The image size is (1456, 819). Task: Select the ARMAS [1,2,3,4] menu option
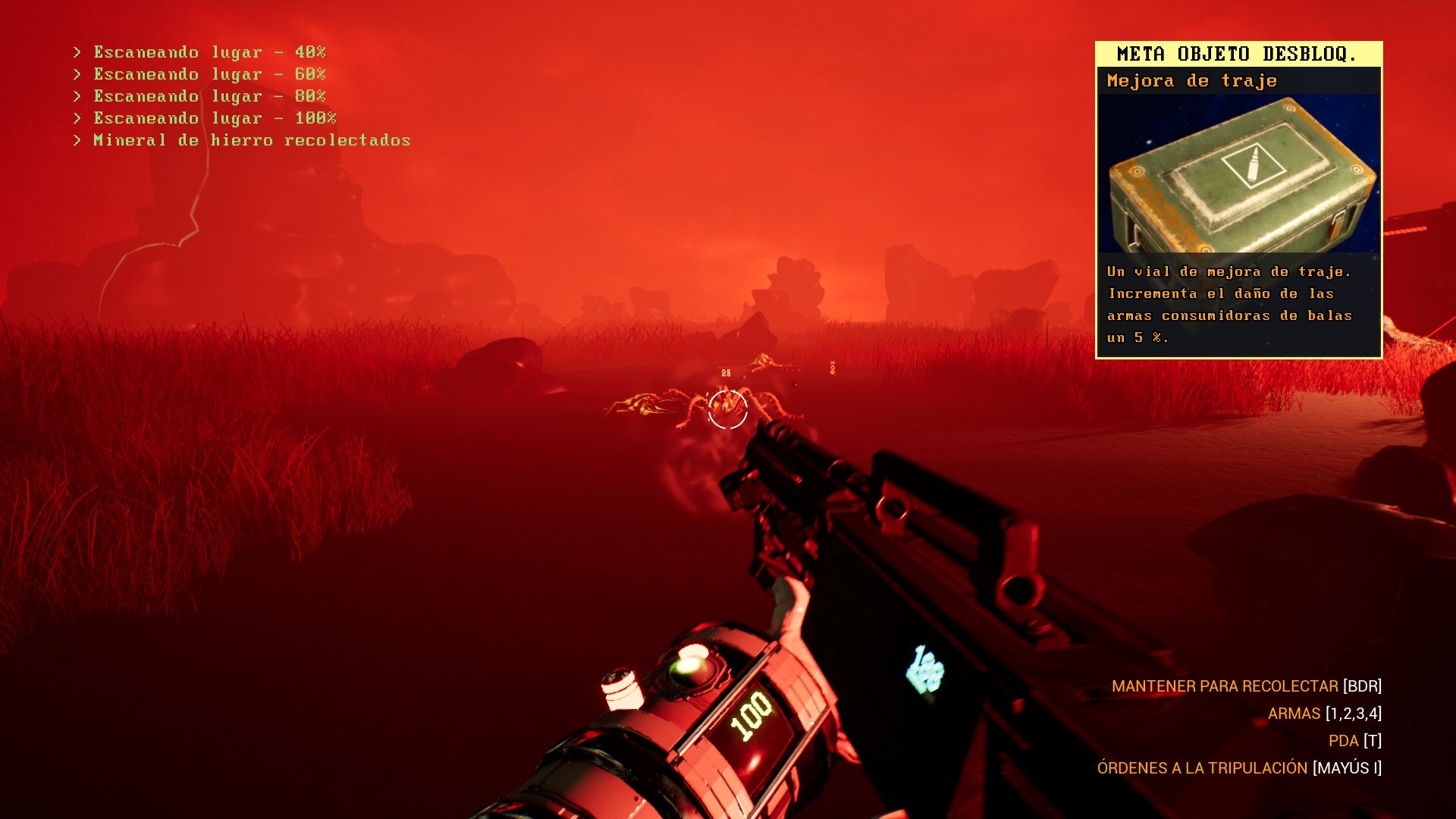tap(1333, 714)
